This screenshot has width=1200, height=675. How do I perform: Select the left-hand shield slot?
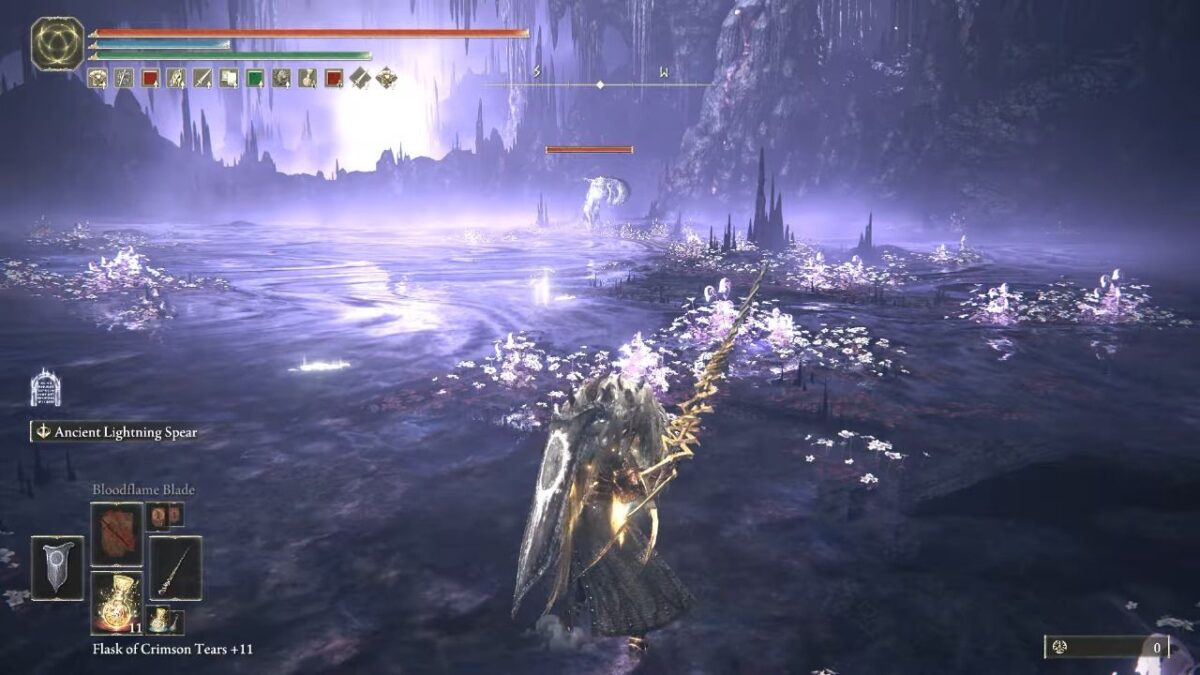[57, 568]
